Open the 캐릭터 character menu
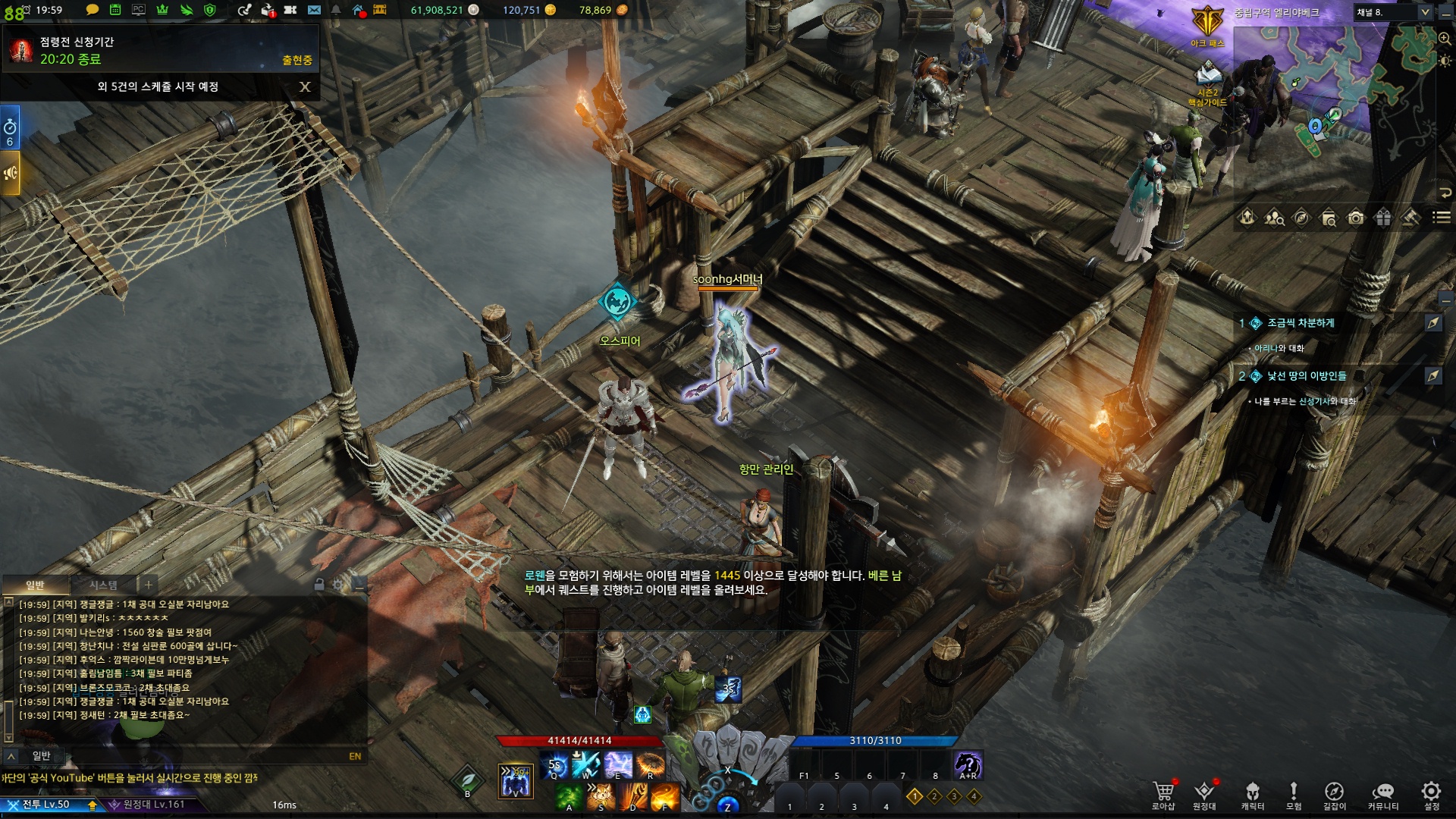 click(1252, 793)
